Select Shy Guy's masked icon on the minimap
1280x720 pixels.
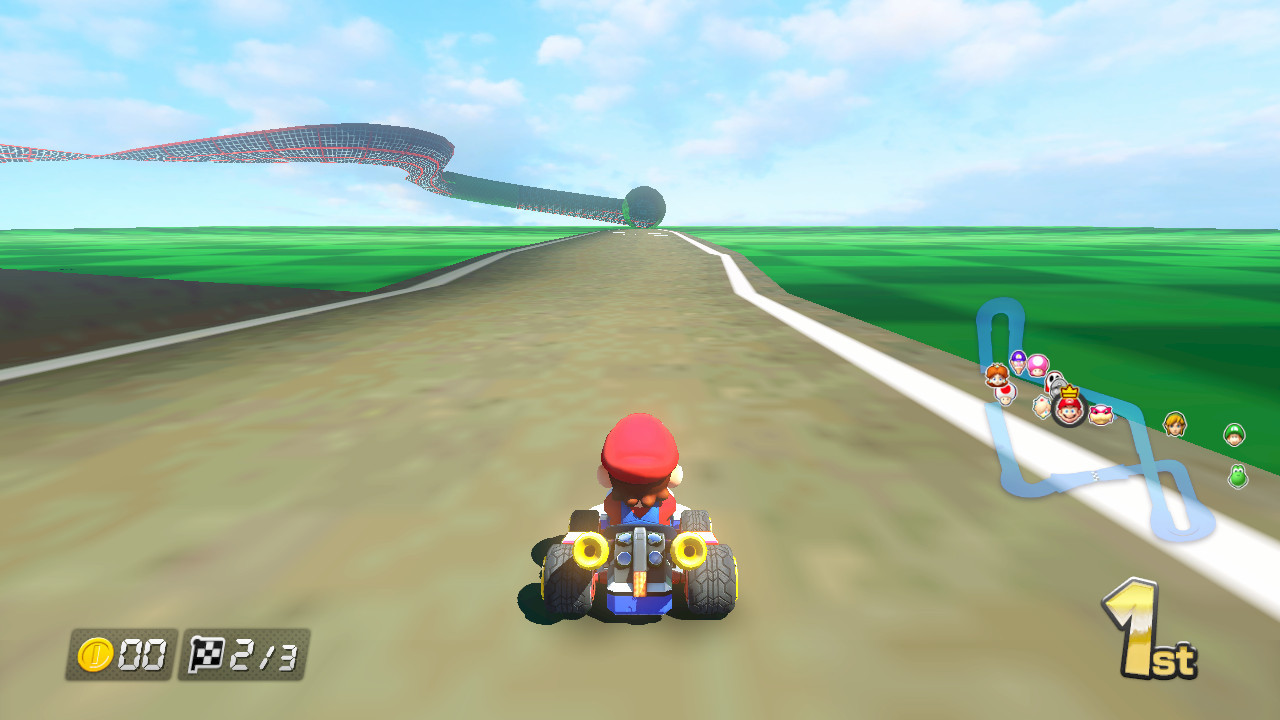point(1053,382)
